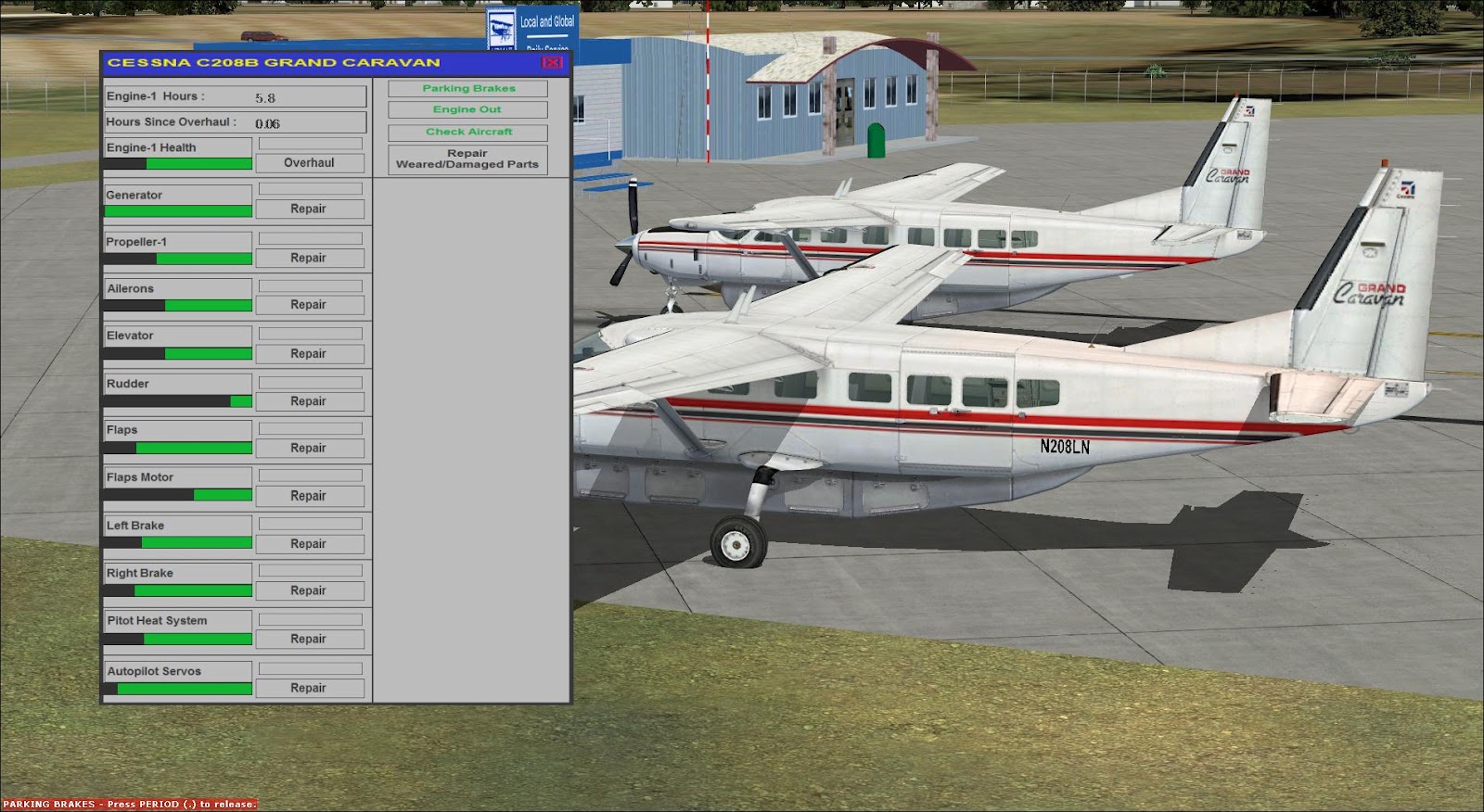Click the Parking Brakes button
The height and width of the screenshot is (812, 1484).
[467, 88]
